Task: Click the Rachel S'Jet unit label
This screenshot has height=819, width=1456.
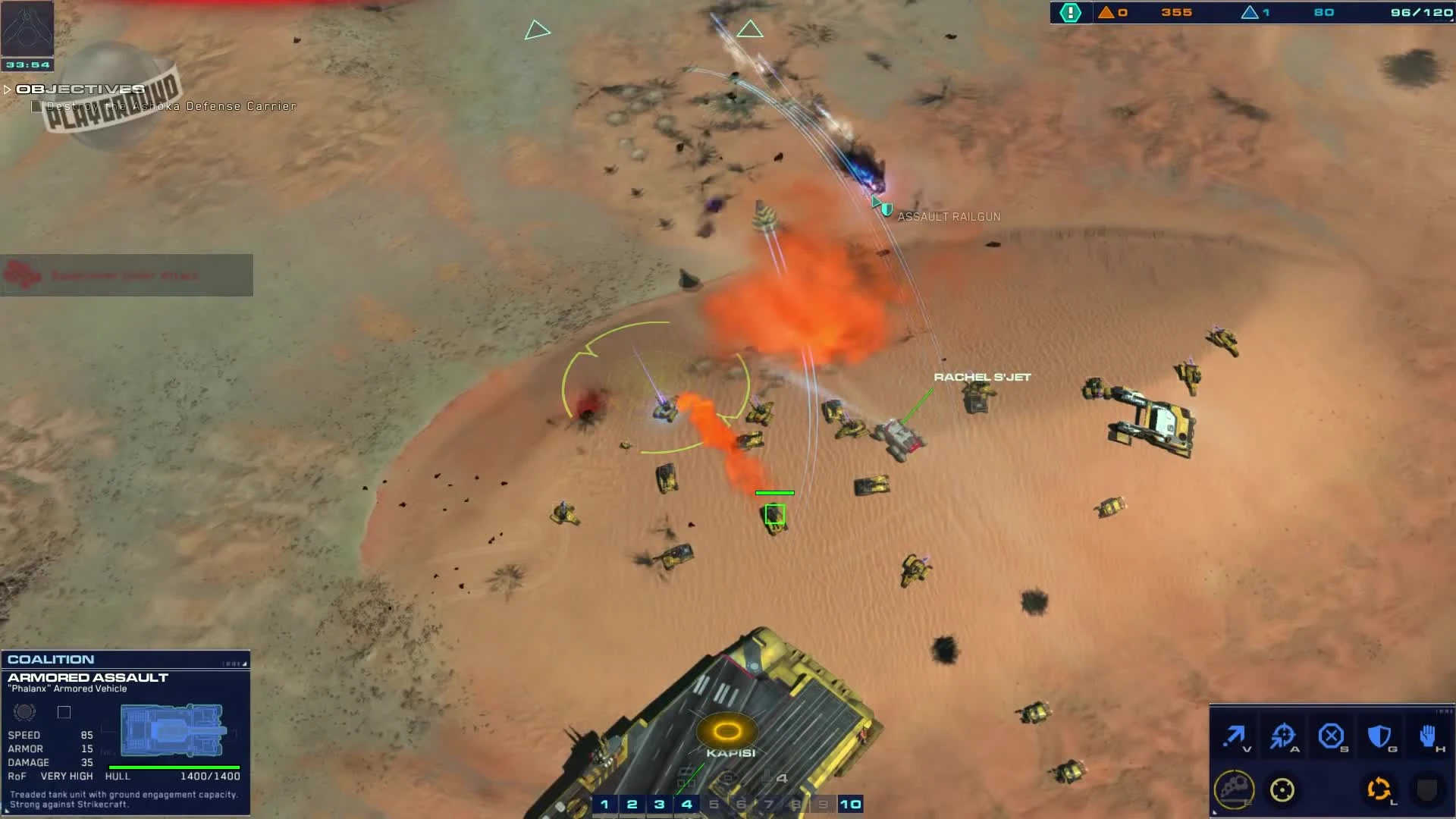Action: point(984,376)
